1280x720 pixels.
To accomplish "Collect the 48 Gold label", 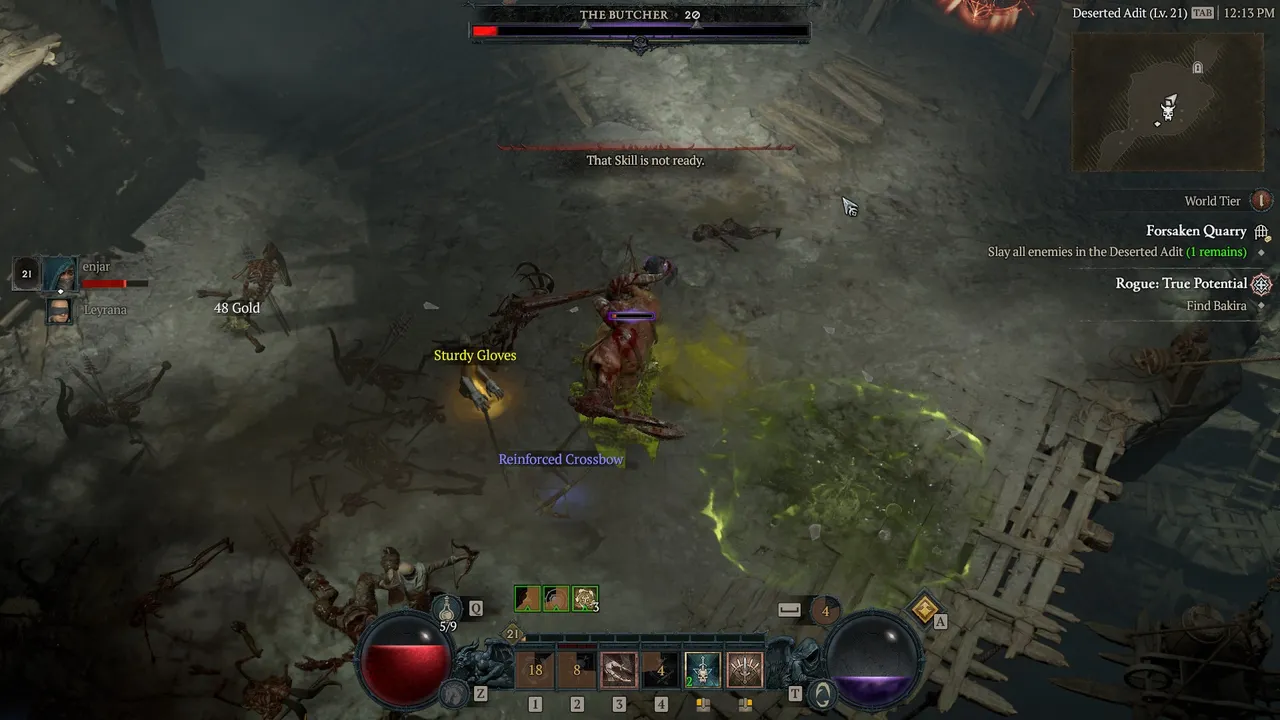I will click(x=237, y=308).
